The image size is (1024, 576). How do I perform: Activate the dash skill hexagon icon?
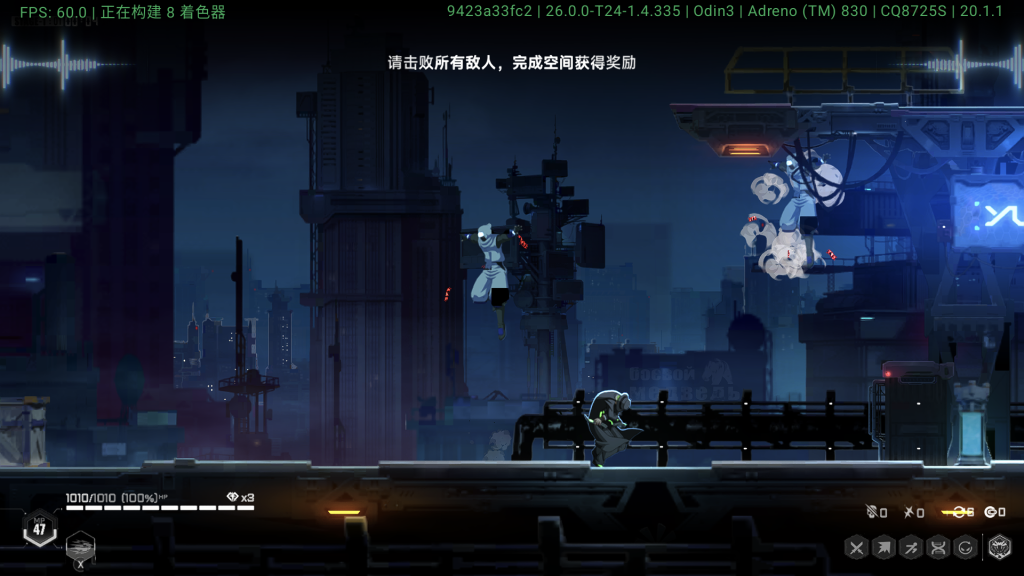point(81,546)
